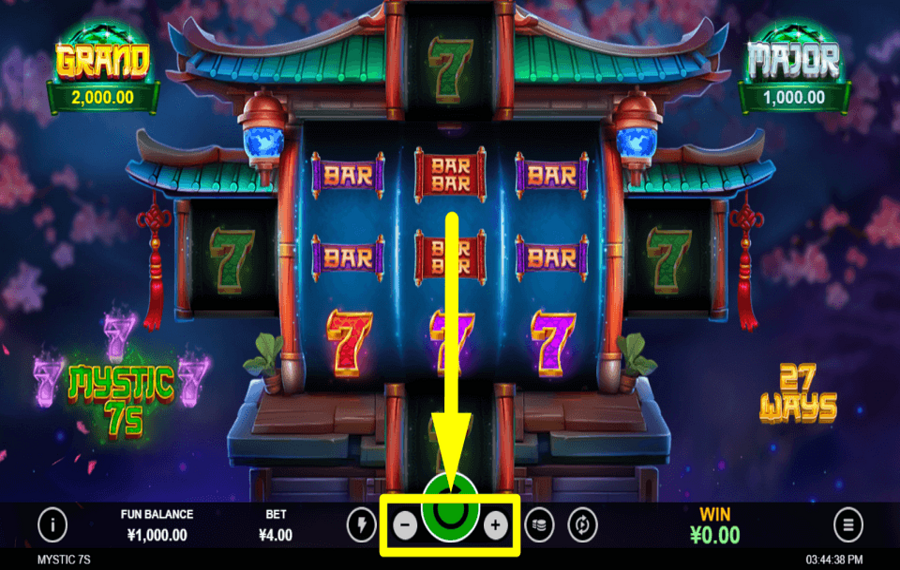Open the coin stack bet settings
900x570 pixels.
pyautogui.click(x=538, y=524)
